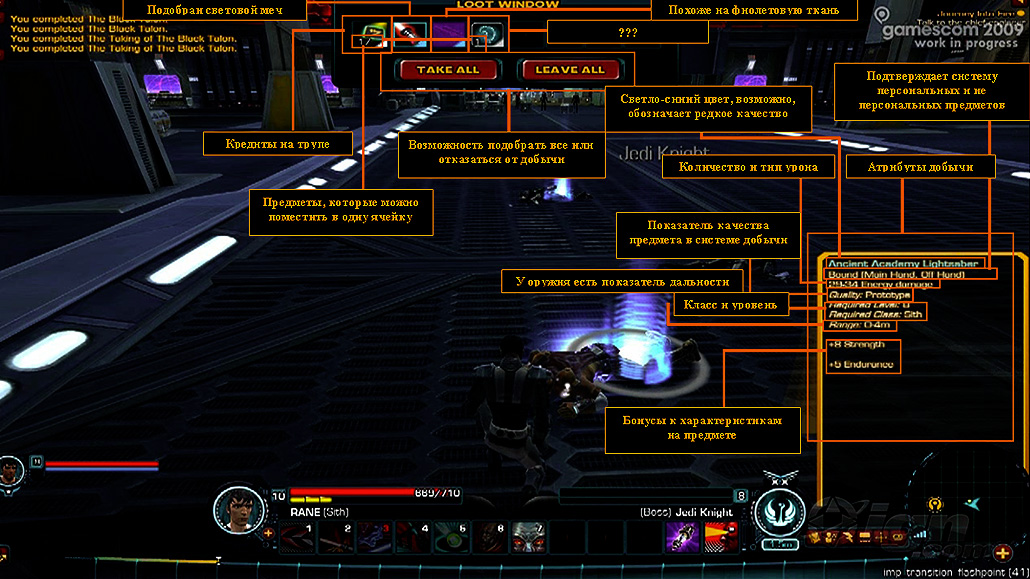Click Rane's player portrait
1030x579 pixels.
[239, 509]
